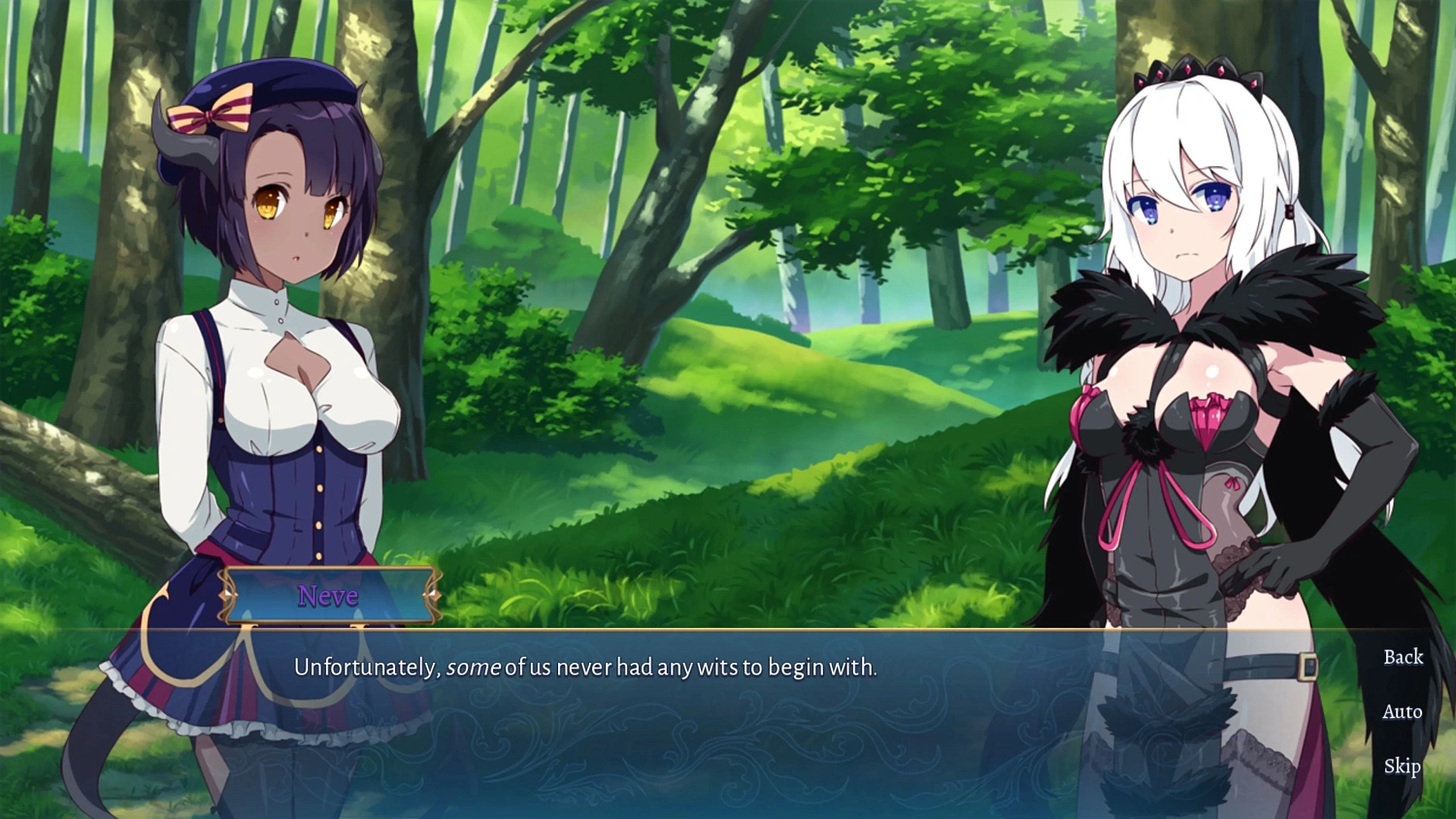Screen dimensions: 1456x819
Task: Click the Back button to rewind dialogue
Action: [1402, 657]
